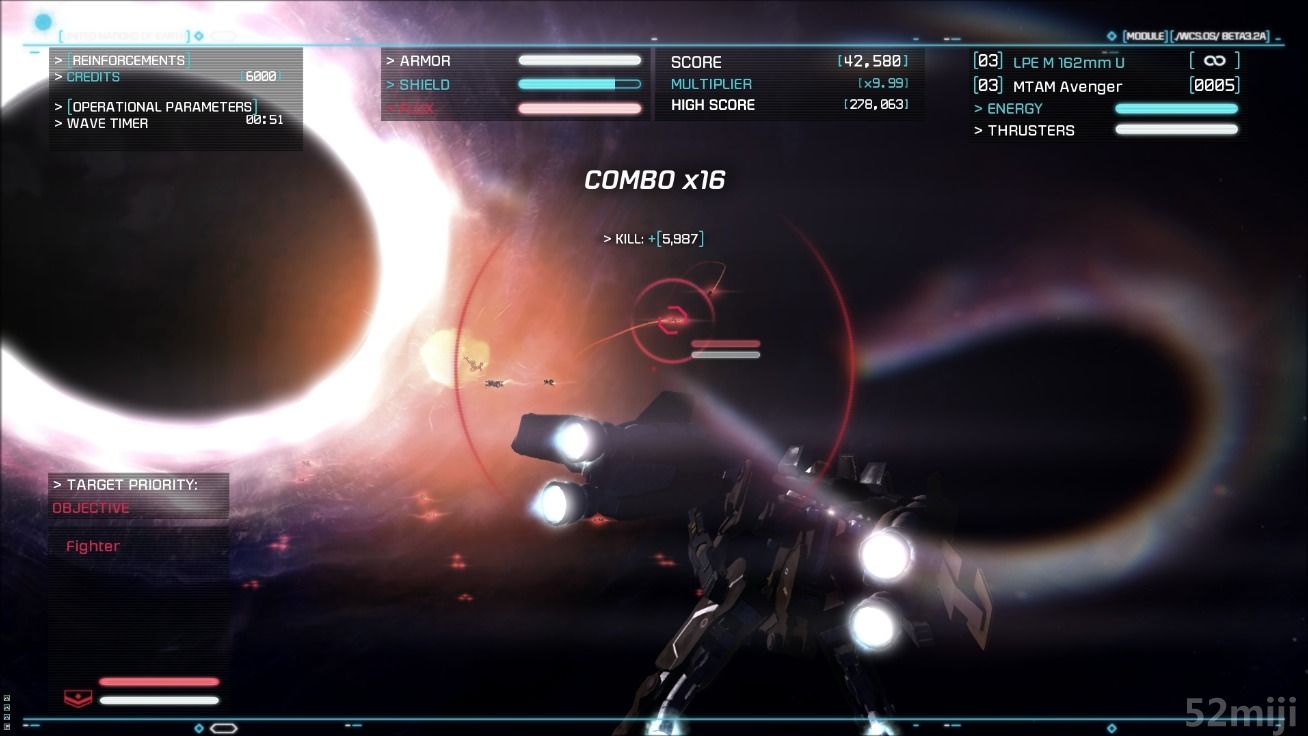
Task: Choose the Fighter target priority entry
Action: tap(93, 546)
